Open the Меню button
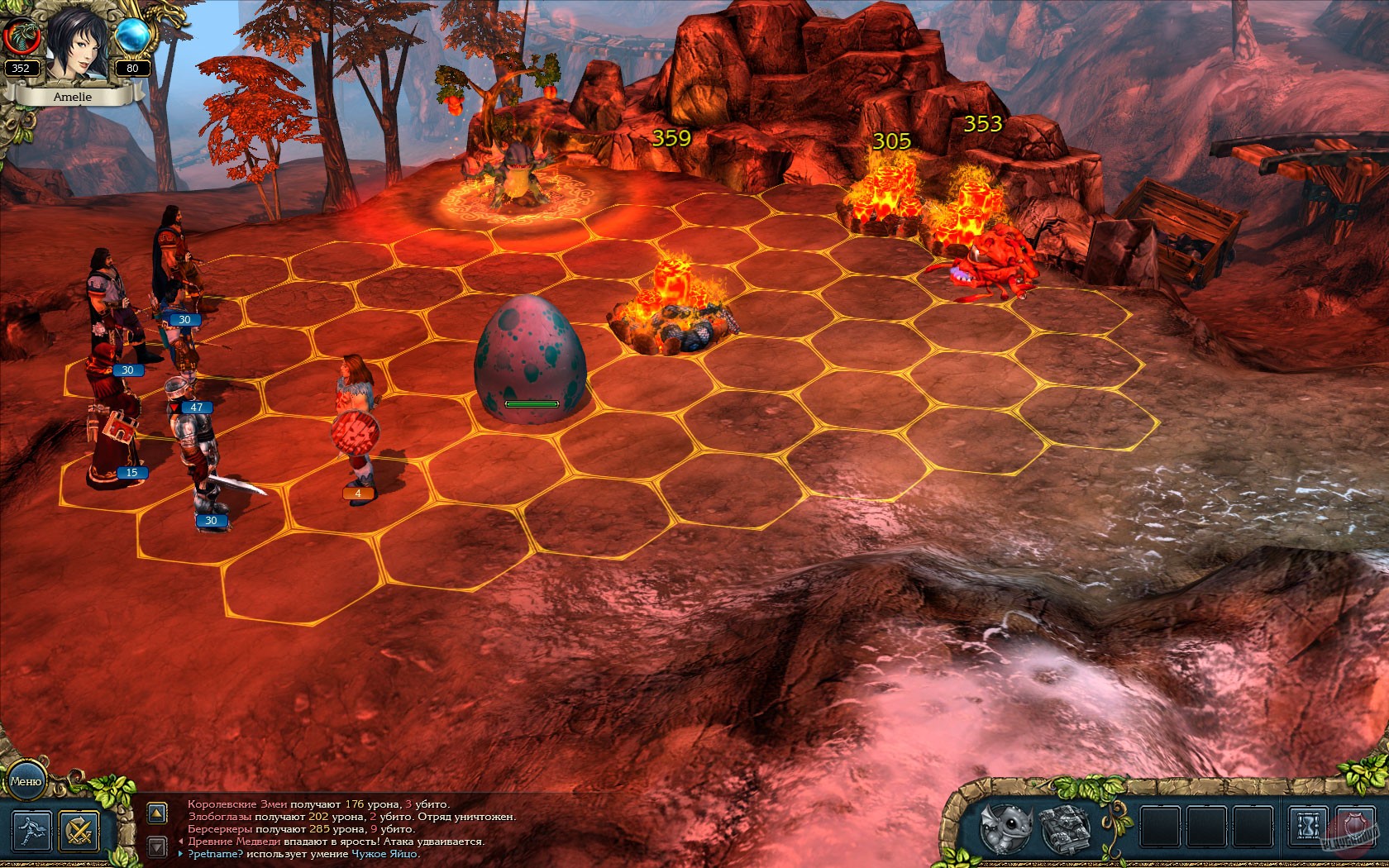The image size is (1389, 868). click(28, 782)
